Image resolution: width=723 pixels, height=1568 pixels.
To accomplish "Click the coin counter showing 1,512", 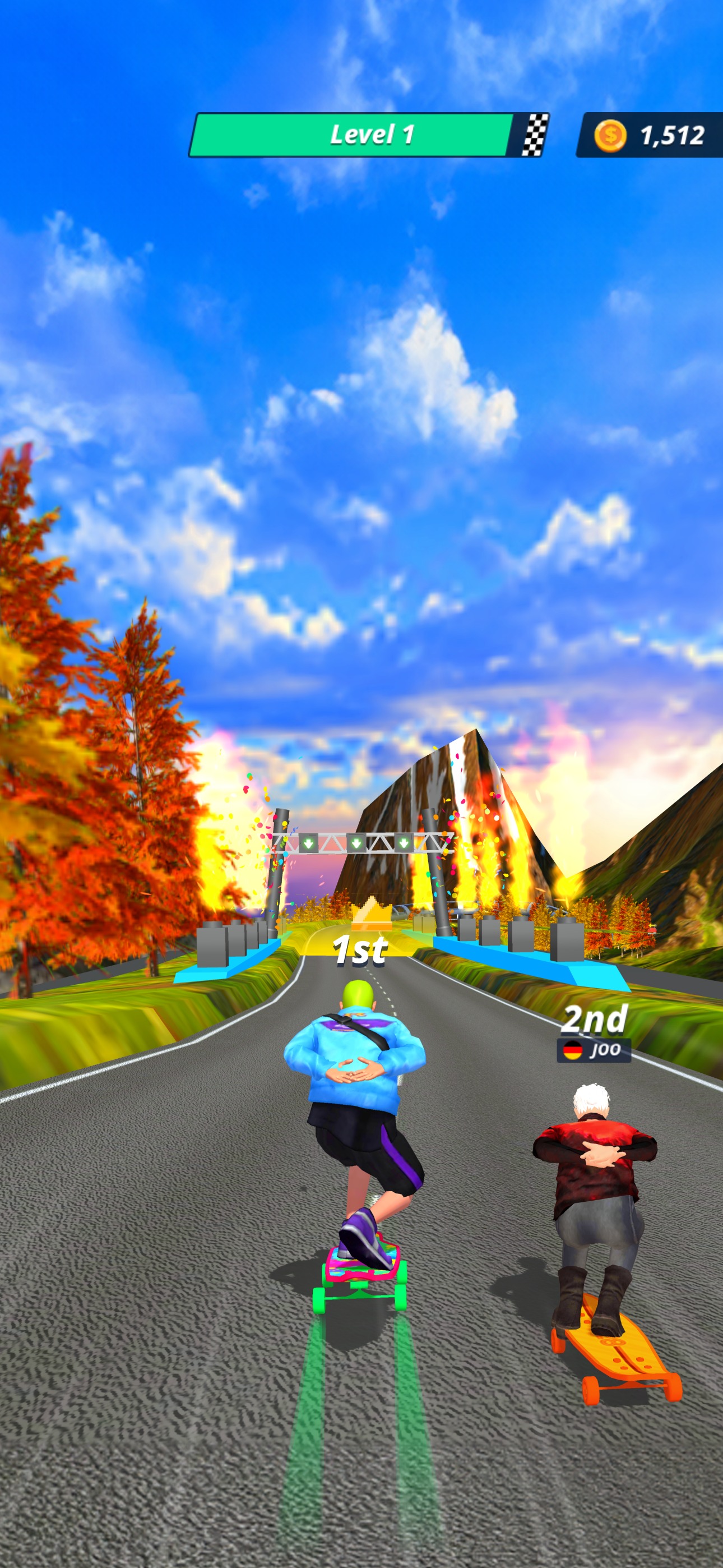I will coord(672,135).
